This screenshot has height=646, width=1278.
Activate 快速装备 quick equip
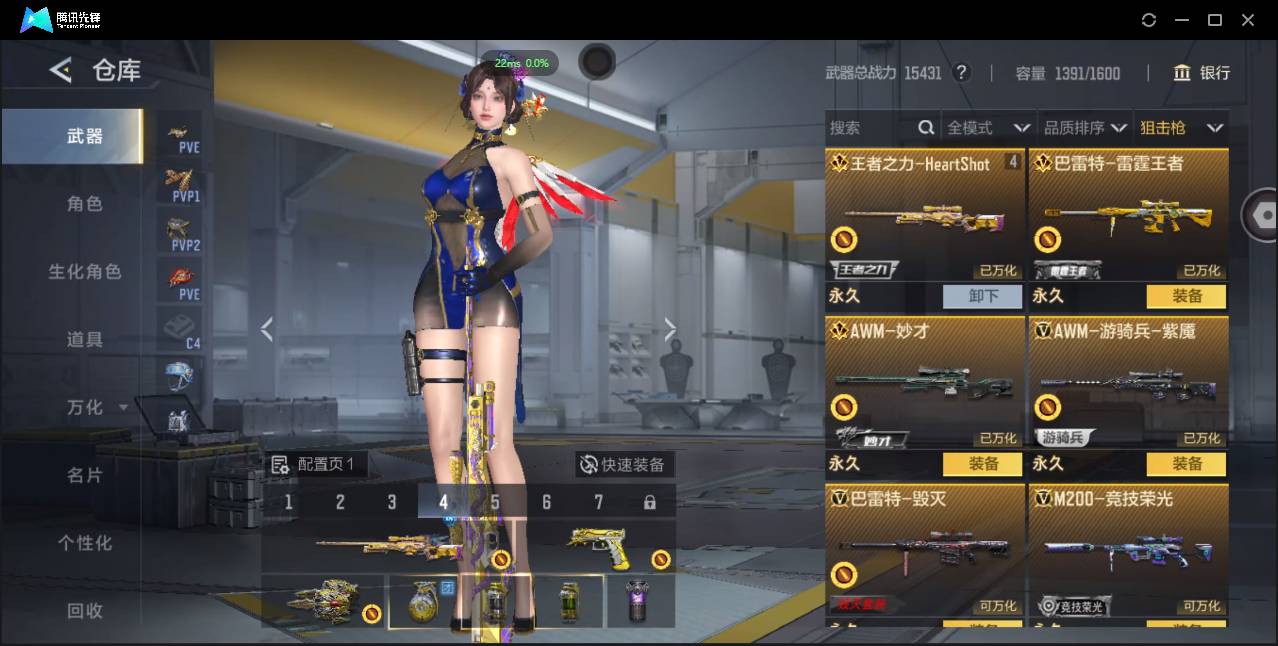point(623,465)
